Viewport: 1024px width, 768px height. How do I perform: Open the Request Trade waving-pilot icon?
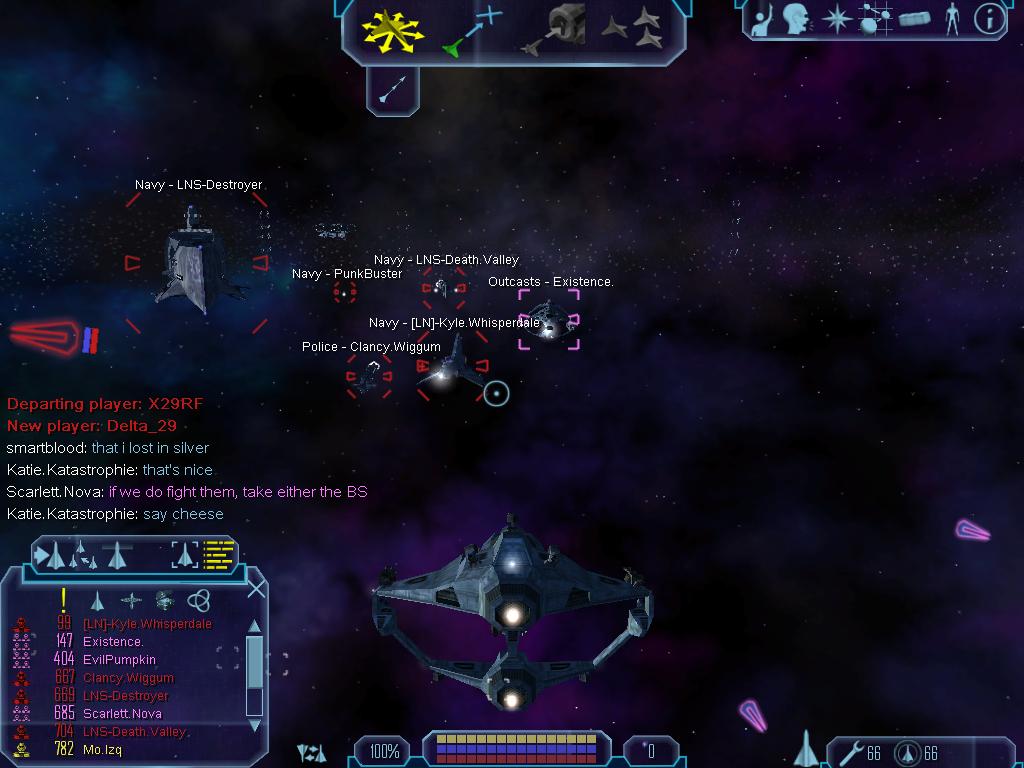click(x=762, y=18)
